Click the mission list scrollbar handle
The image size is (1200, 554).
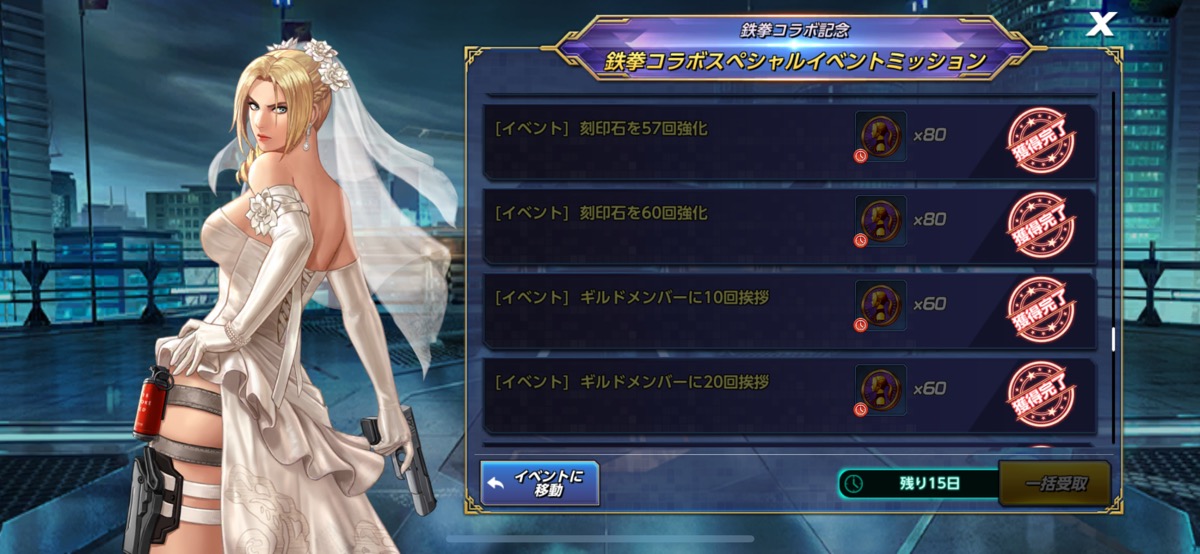[1114, 339]
